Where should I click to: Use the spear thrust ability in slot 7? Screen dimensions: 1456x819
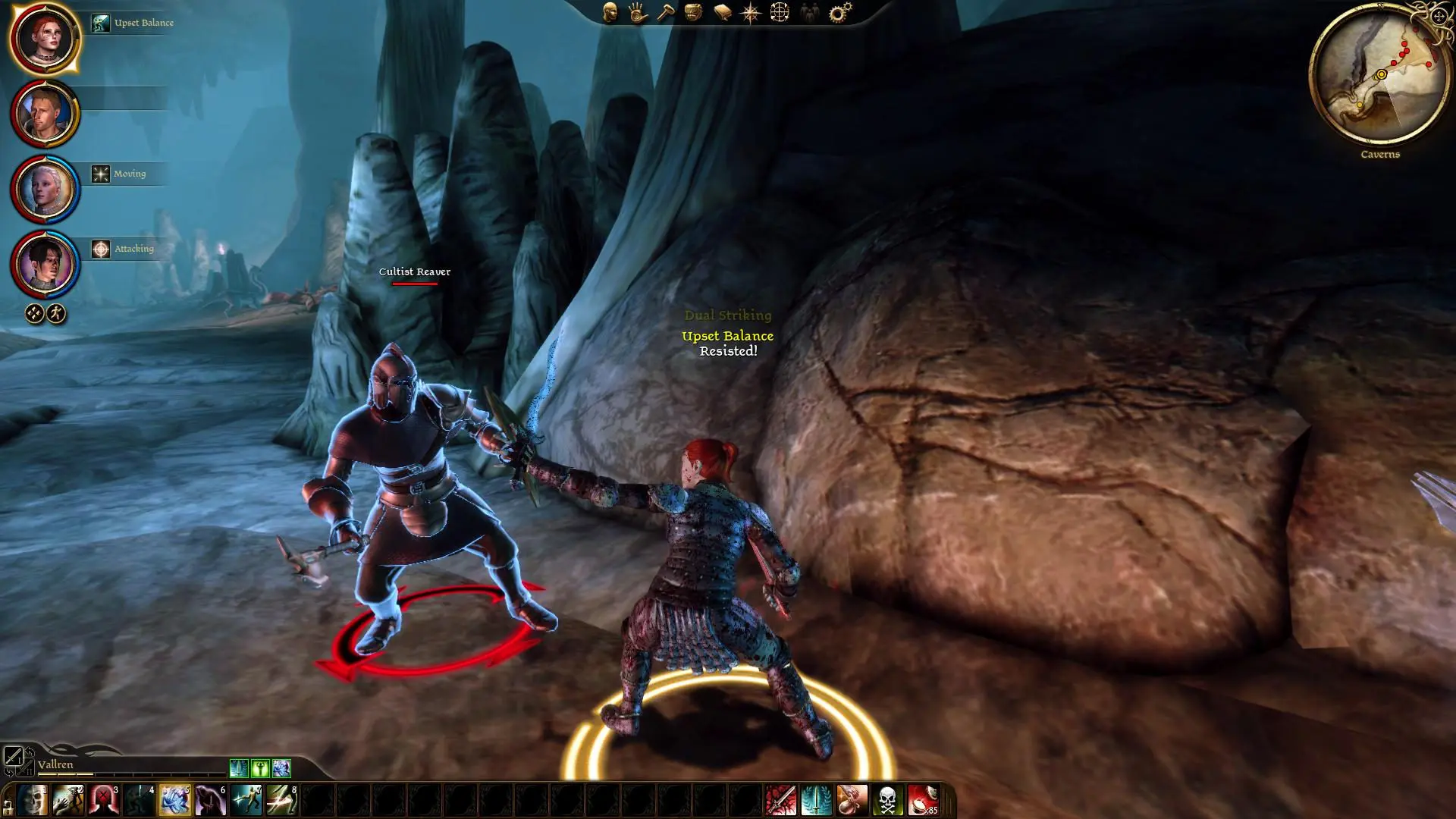(246, 800)
